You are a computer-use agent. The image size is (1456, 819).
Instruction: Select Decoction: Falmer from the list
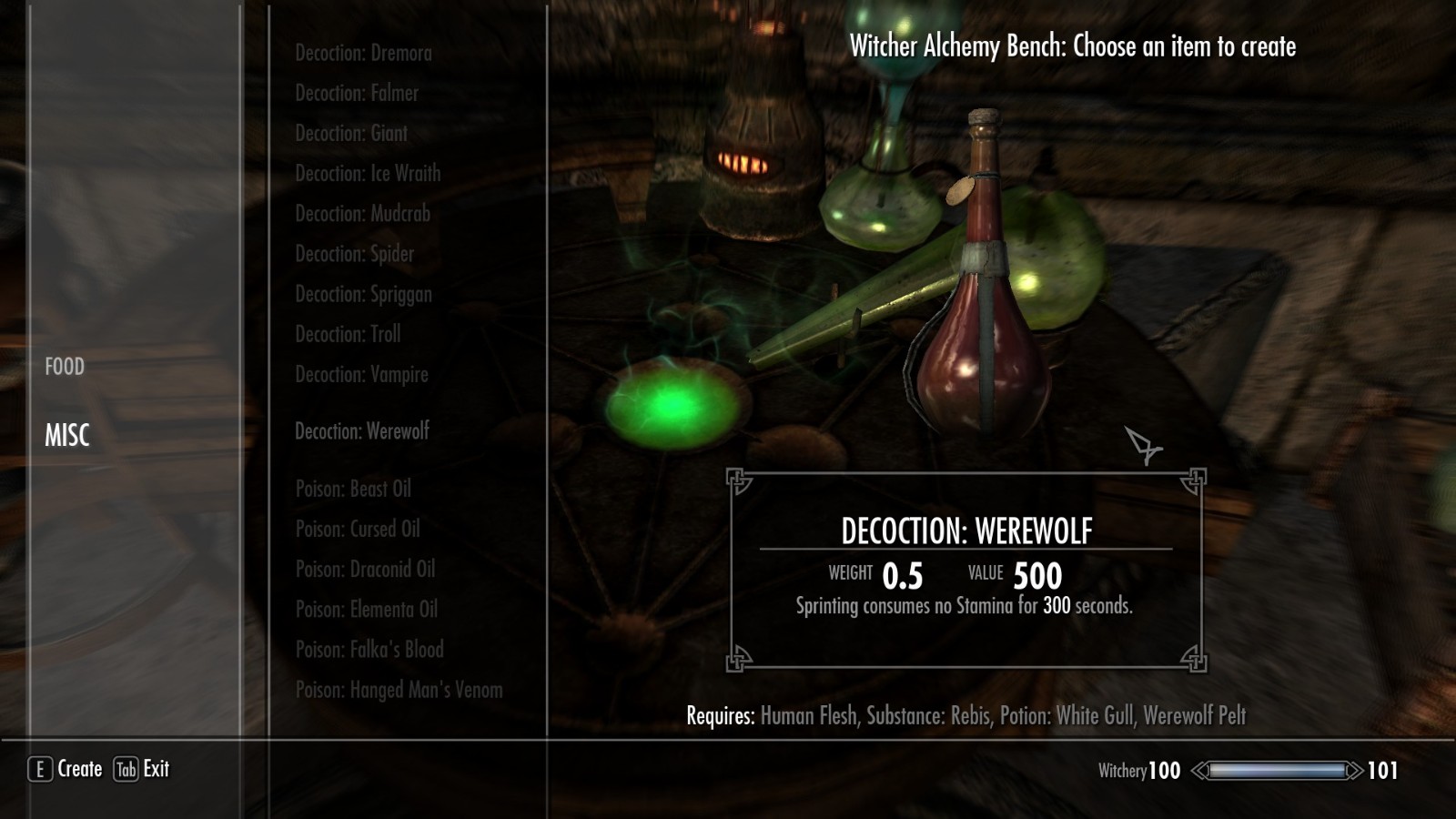click(357, 94)
